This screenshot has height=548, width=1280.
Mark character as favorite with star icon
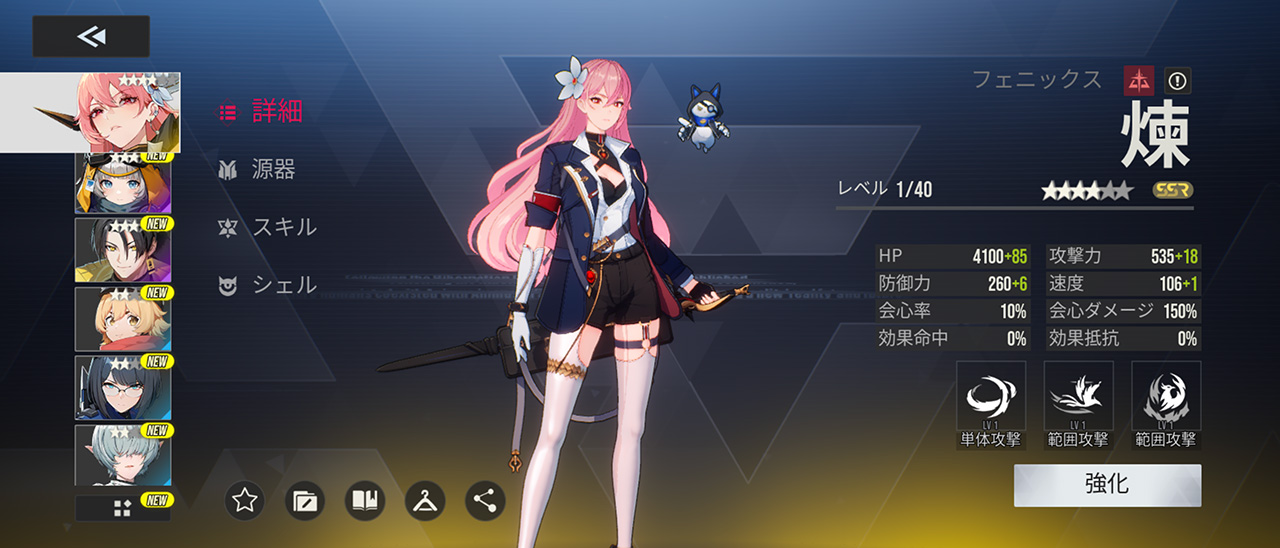pos(245,500)
